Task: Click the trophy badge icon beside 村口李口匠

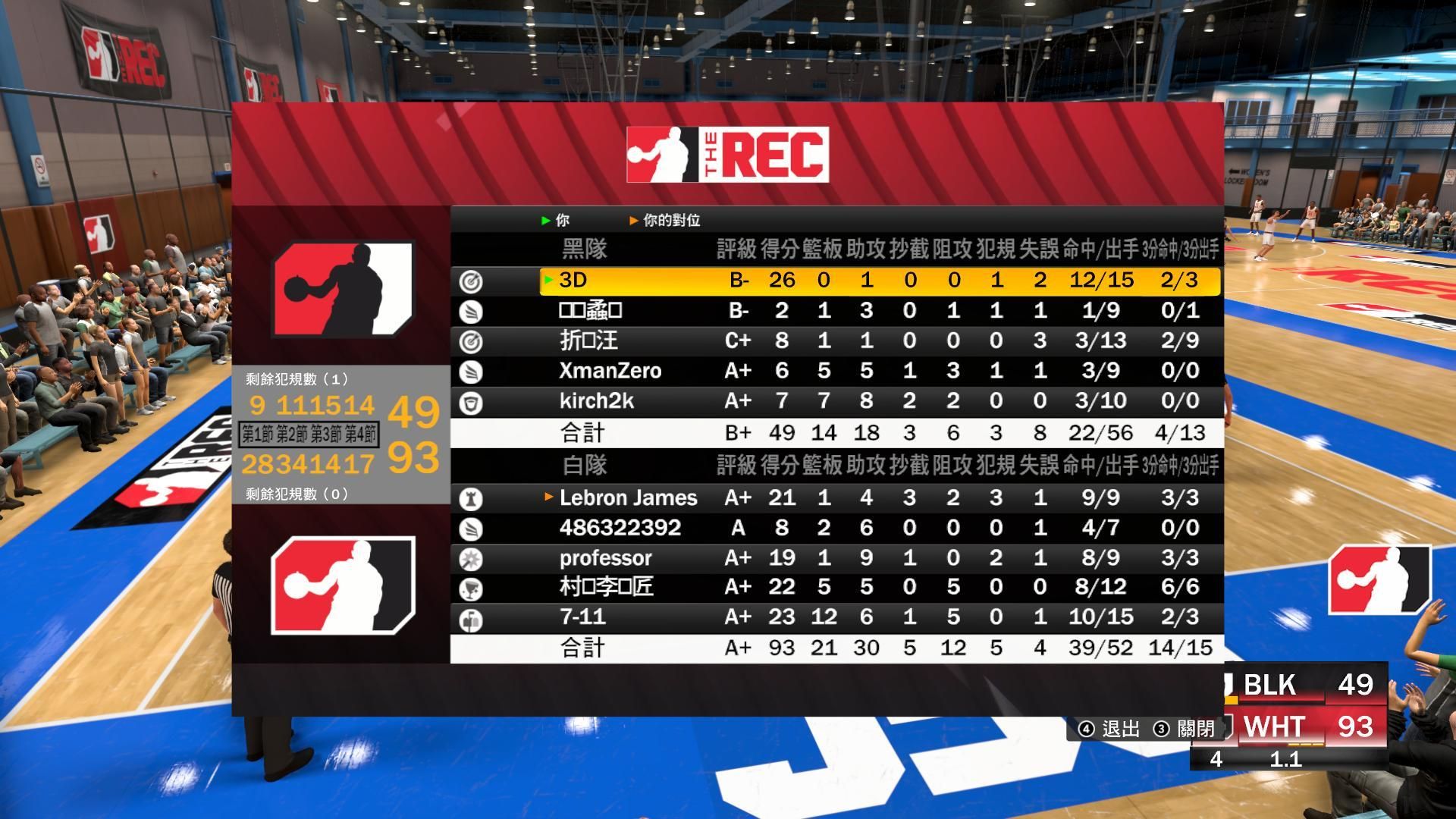Action: 472,587
